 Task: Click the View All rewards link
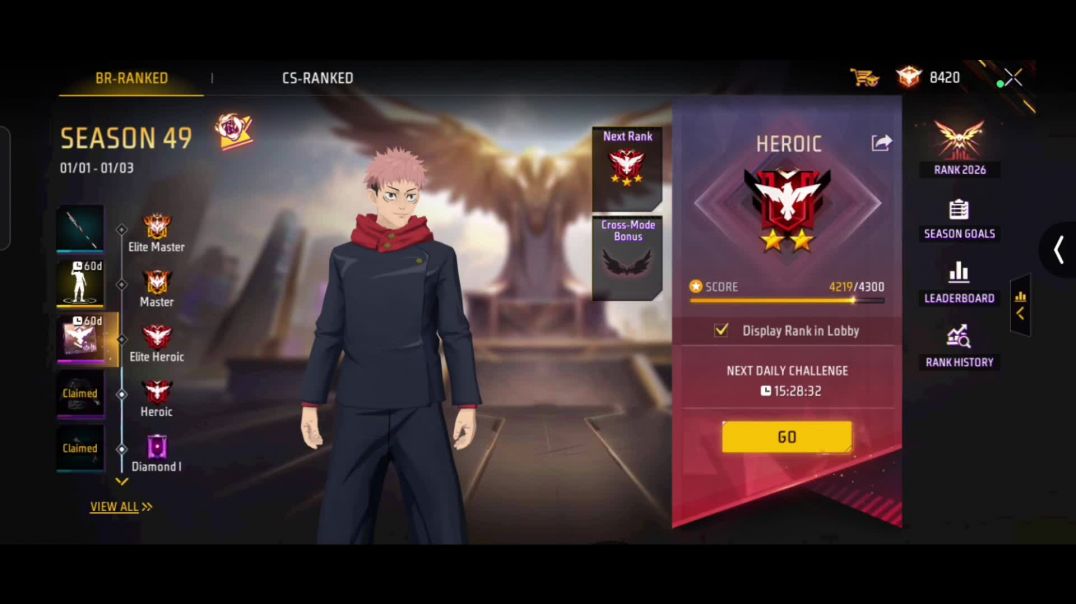tap(121, 507)
